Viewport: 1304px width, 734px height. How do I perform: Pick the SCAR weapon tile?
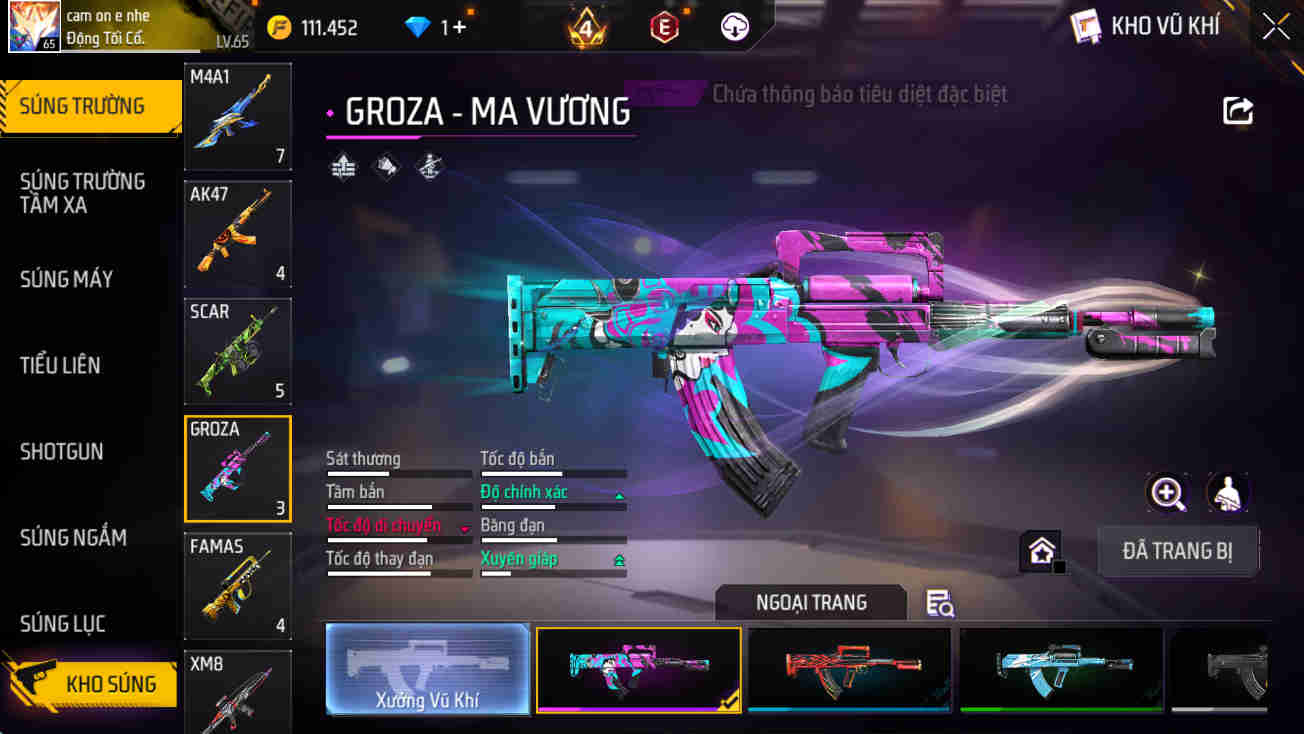coord(238,351)
